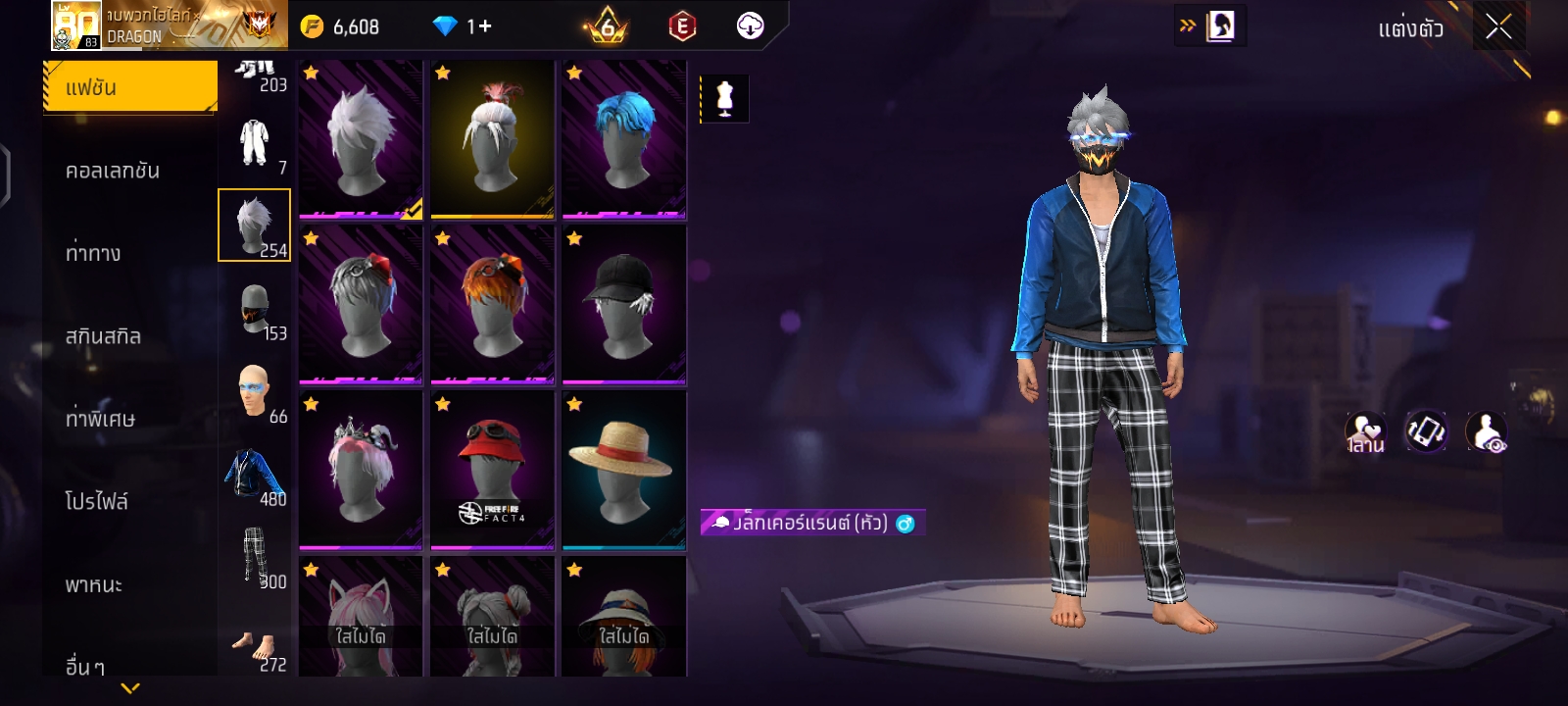Image resolution: width=1568 pixels, height=706 pixels.
Task: Choose the straw hat with red band
Action: (x=624, y=470)
